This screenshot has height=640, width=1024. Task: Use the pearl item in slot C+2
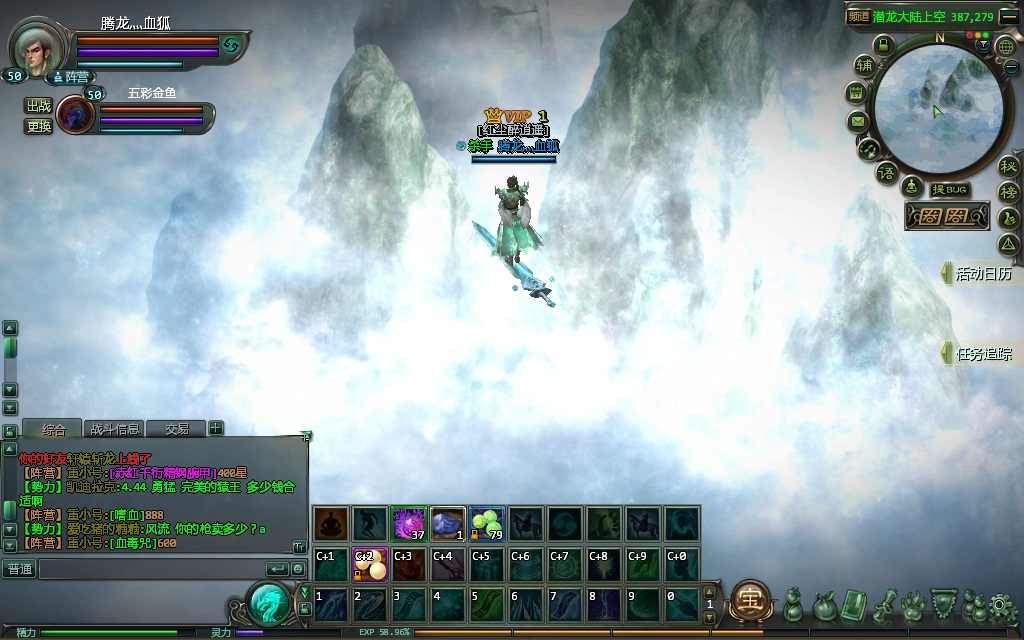click(369, 563)
